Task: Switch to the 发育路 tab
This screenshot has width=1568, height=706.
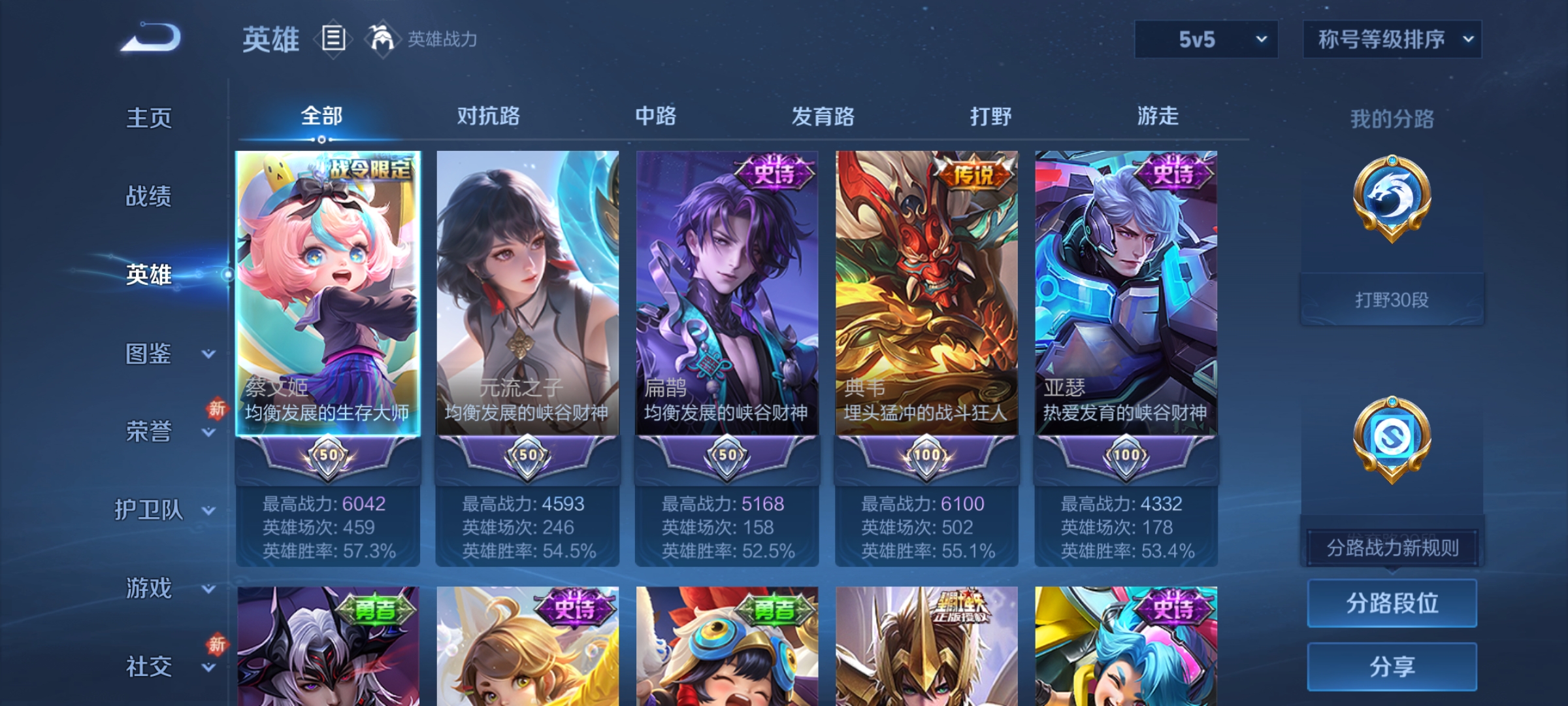Action: pyautogui.click(x=823, y=116)
